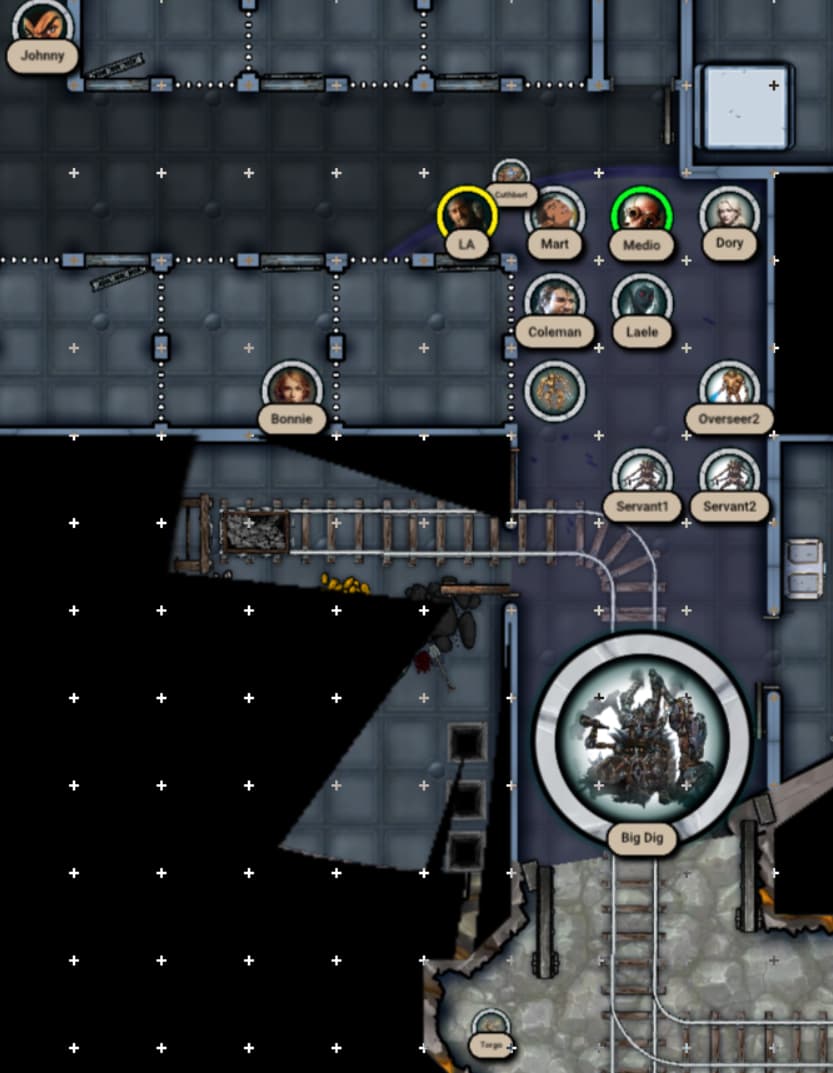Select the large Big Dig token
Image resolution: width=833 pixels, height=1073 pixels.
click(641, 737)
